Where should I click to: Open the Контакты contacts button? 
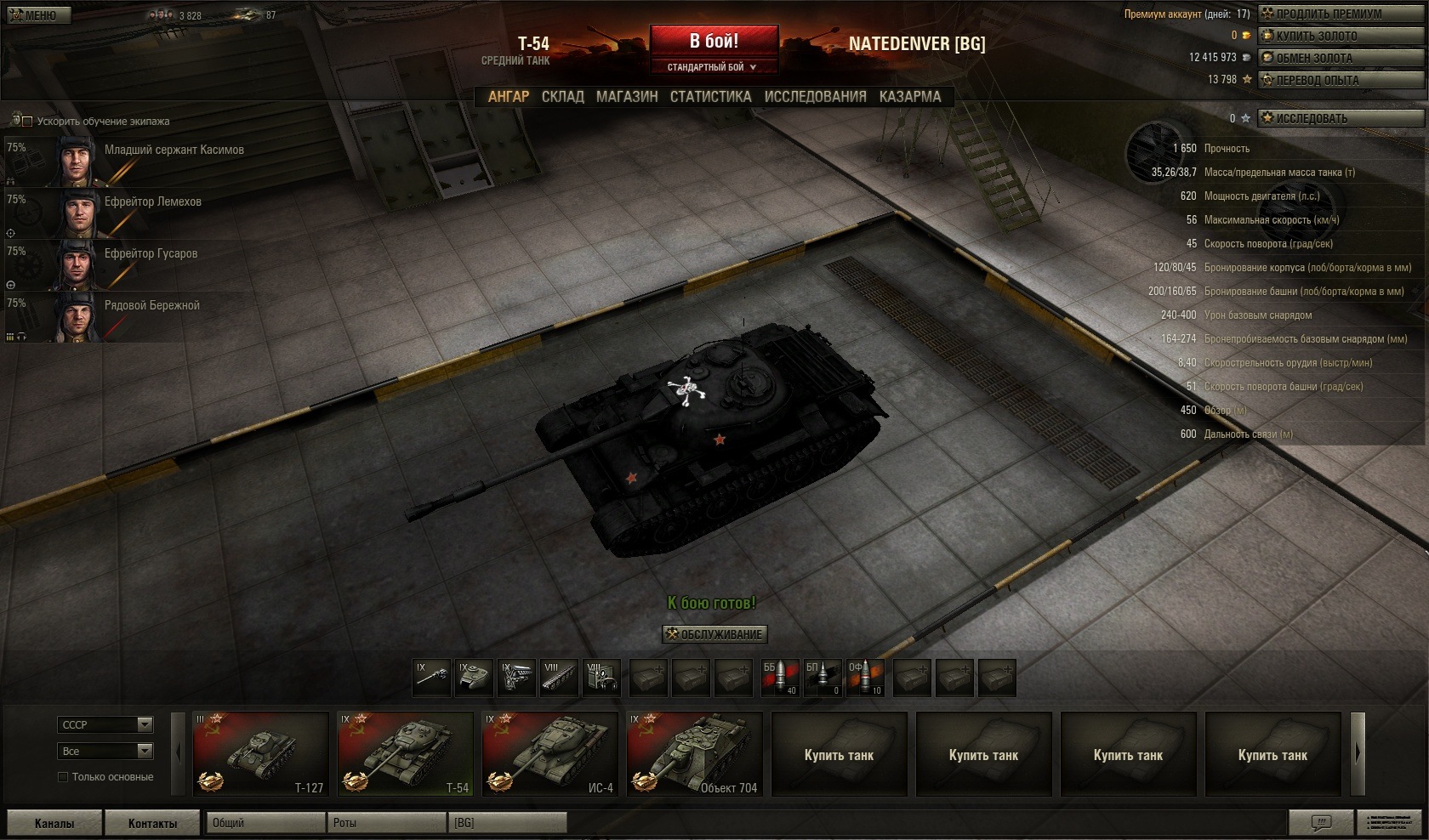click(152, 823)
